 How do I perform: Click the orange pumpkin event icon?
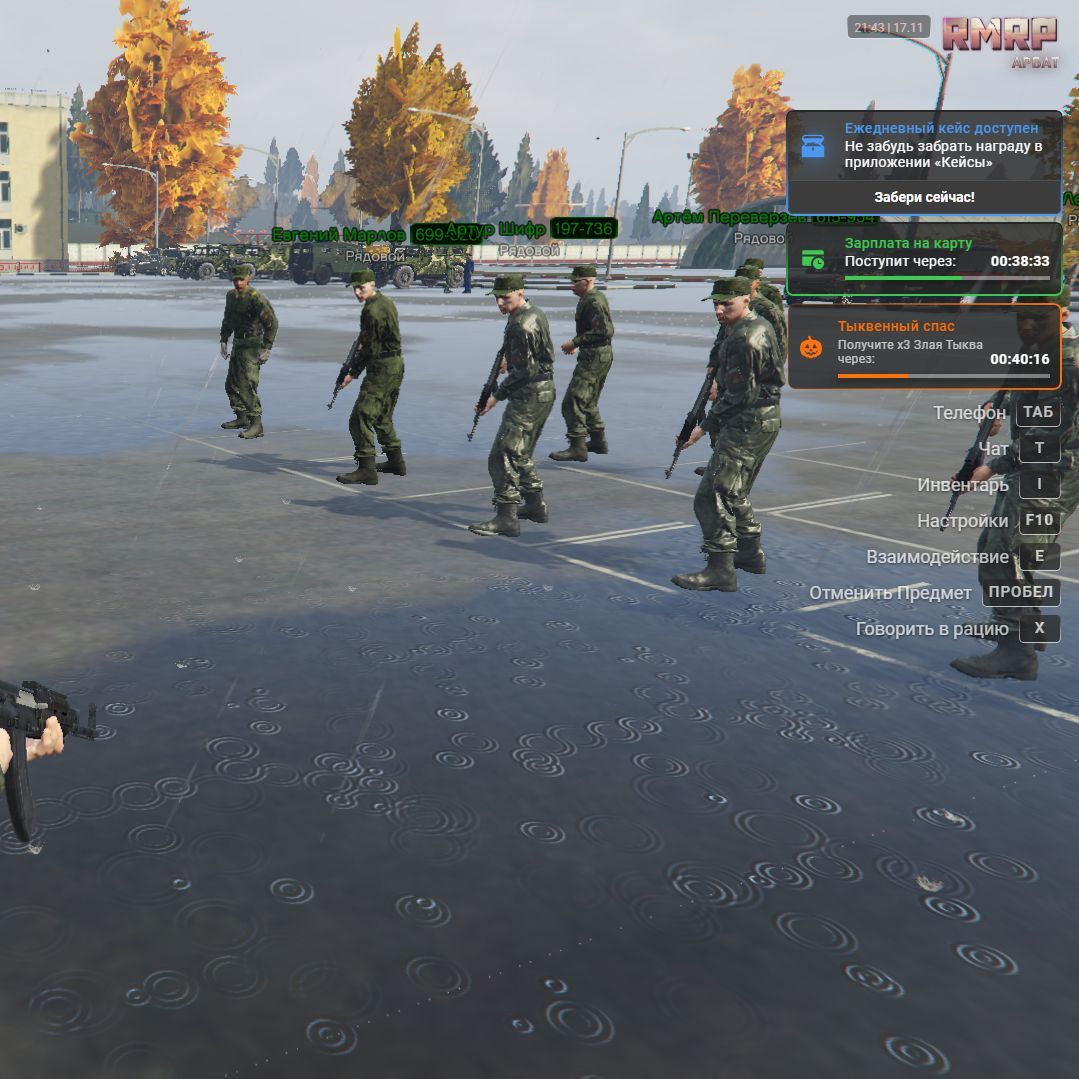(x=810, y=347)
